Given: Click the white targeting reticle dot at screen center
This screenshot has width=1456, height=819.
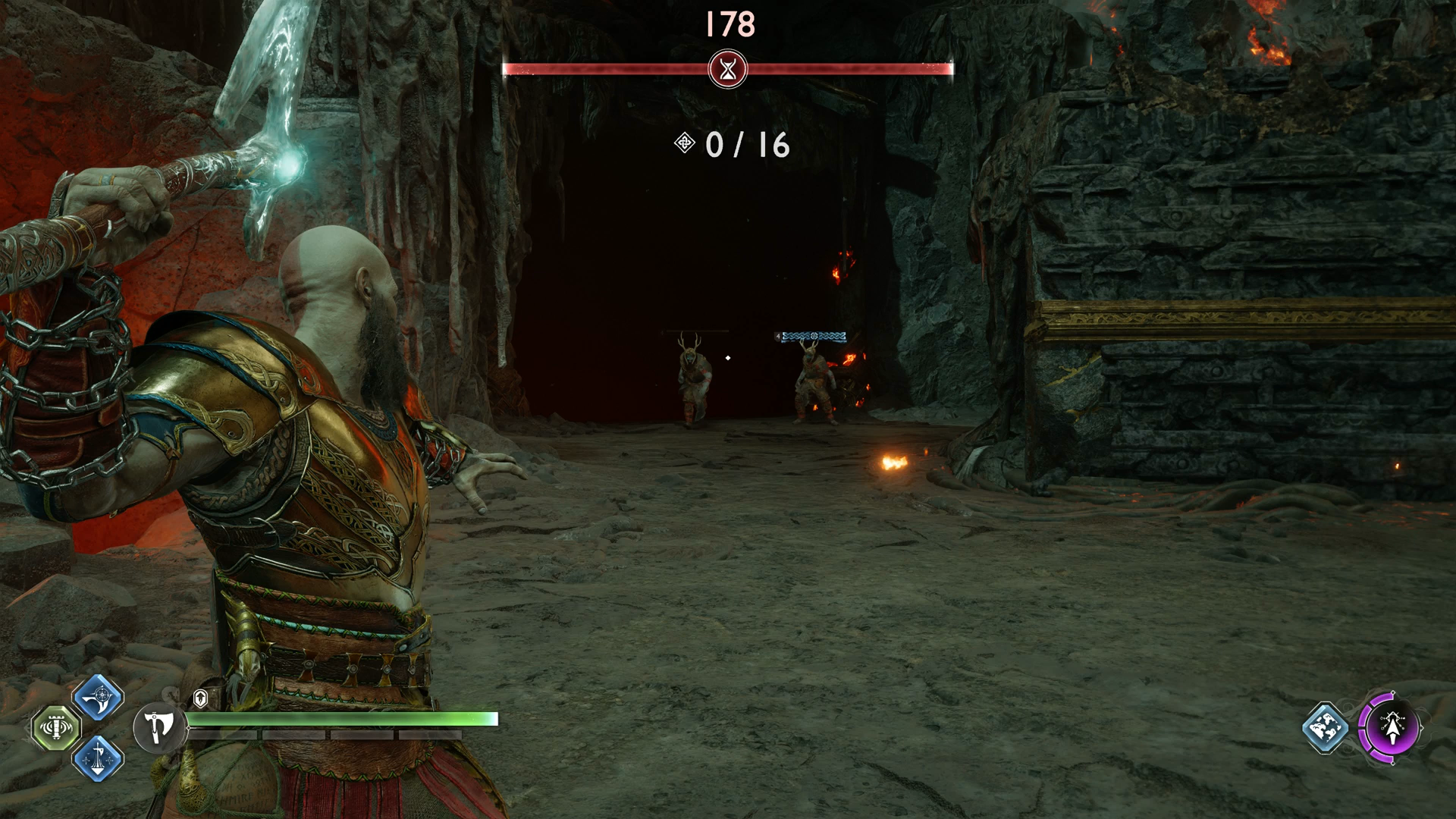Looking at the screenshot, I should tap(728, 358).
